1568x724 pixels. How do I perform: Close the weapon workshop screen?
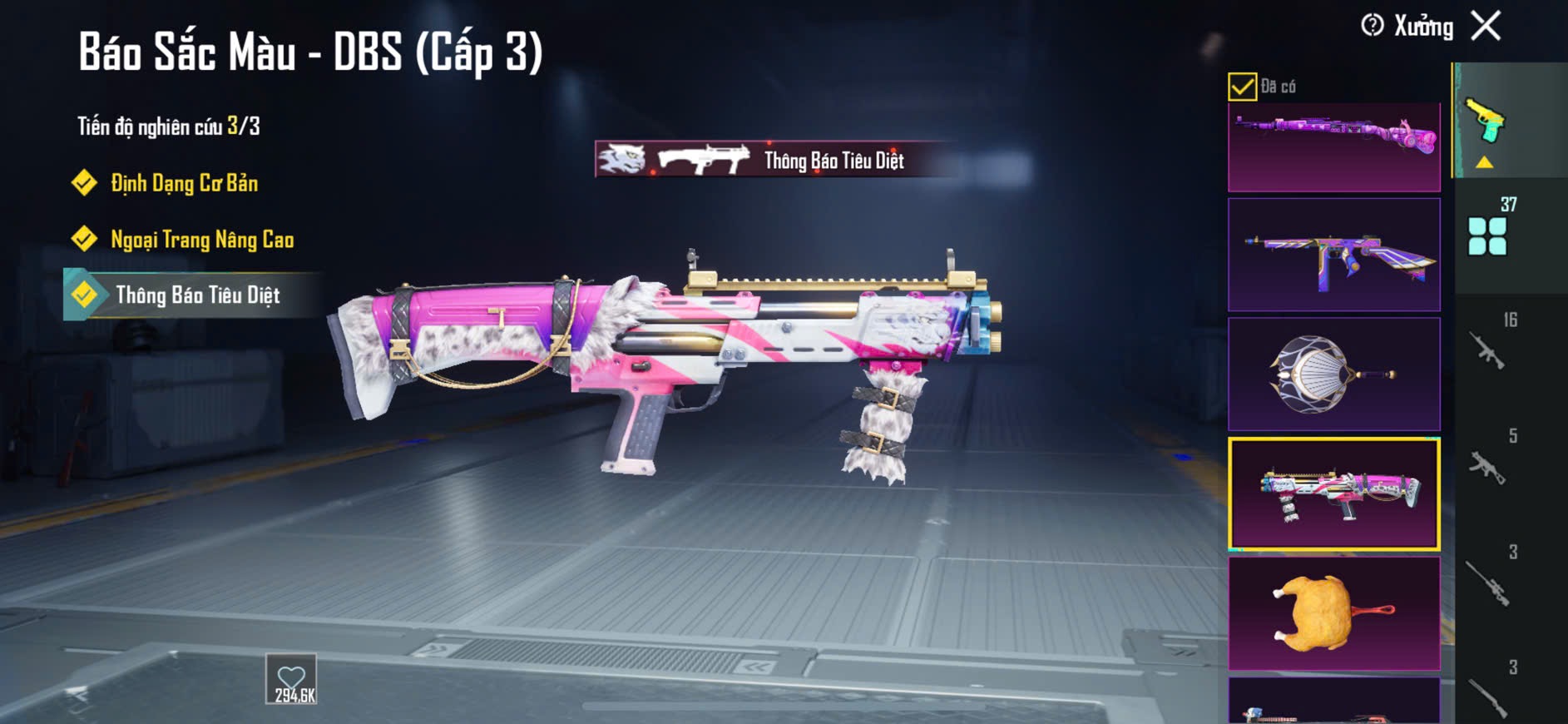click(1486, 26)
